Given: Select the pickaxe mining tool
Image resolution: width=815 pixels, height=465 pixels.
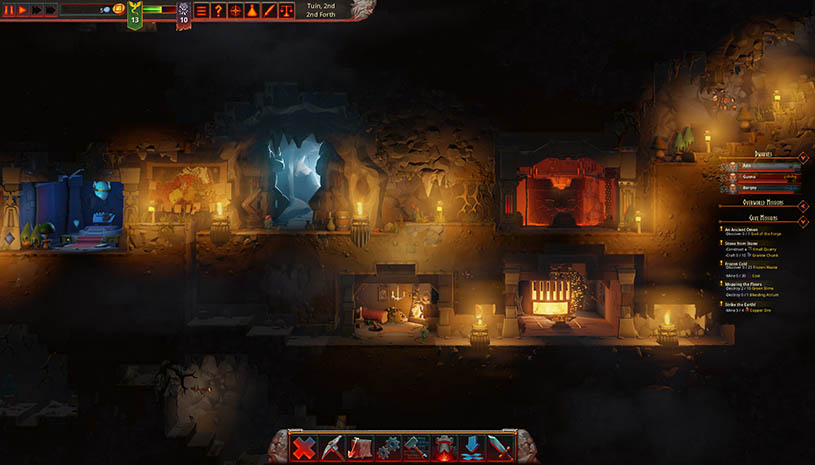Looking at the screenshot, I should (332, 447).
